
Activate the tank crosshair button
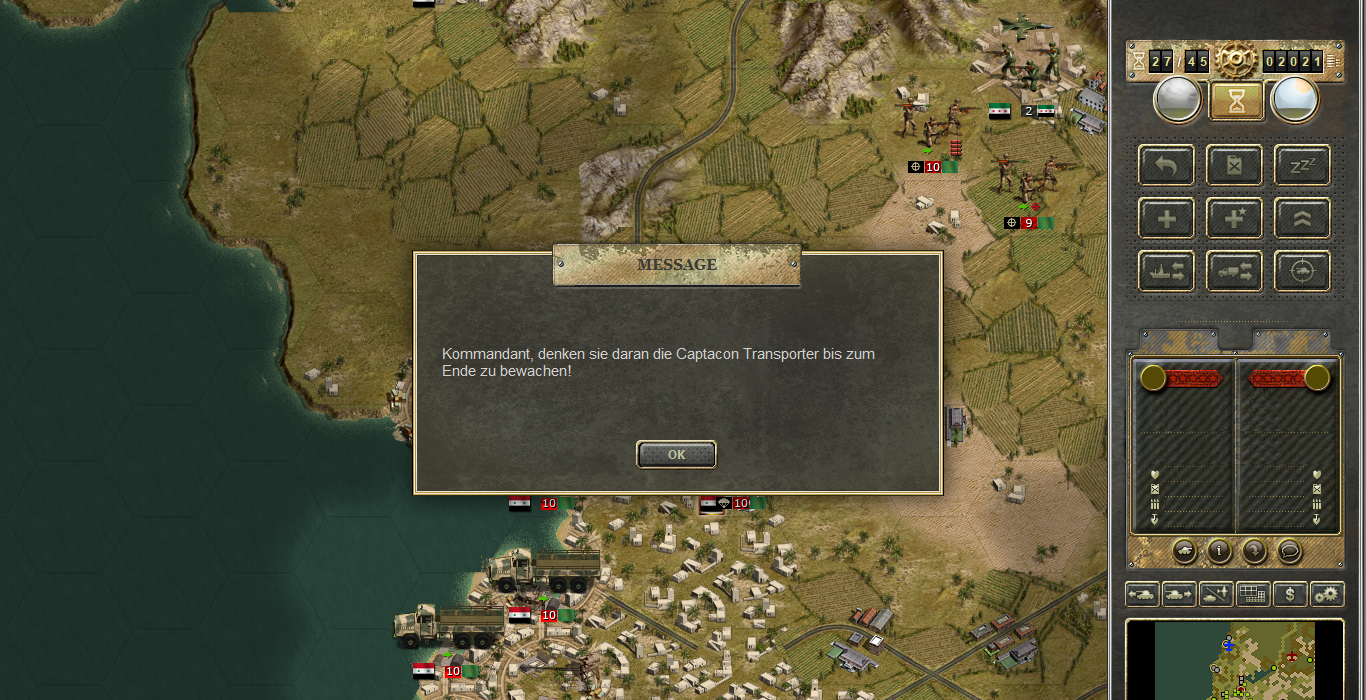[1301, 271]
